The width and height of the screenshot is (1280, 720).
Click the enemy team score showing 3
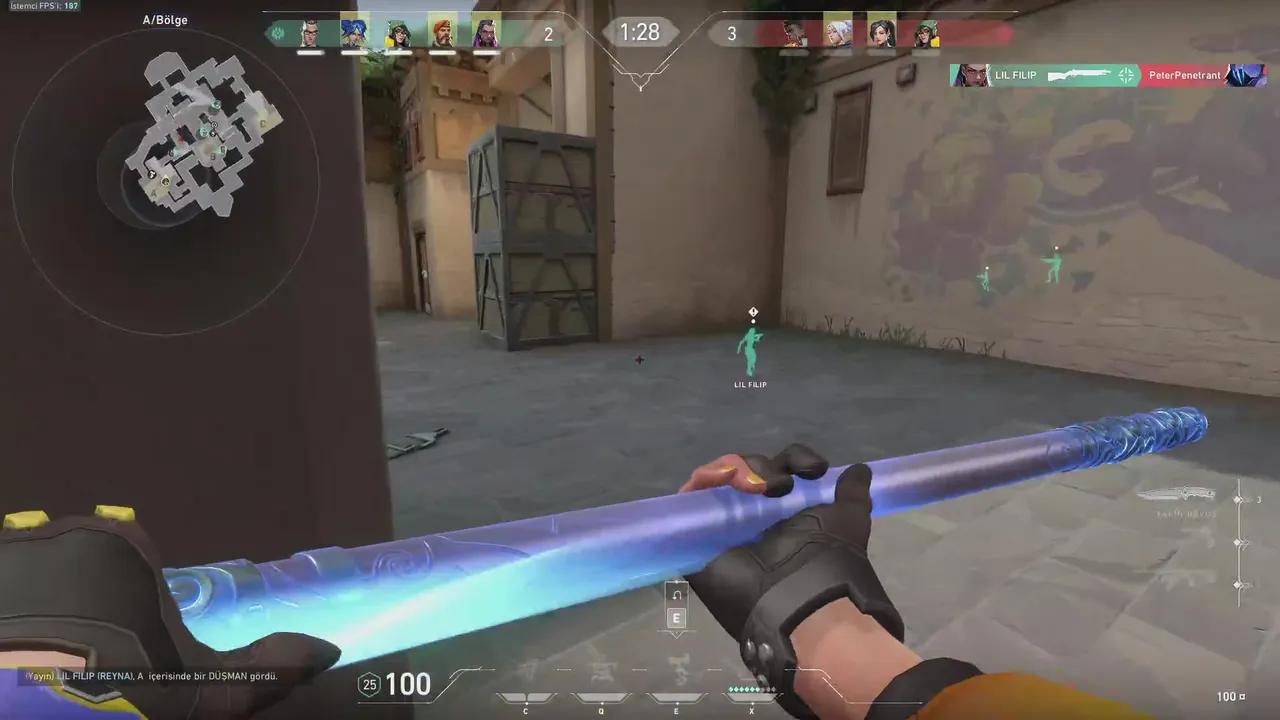pos(731,34)
